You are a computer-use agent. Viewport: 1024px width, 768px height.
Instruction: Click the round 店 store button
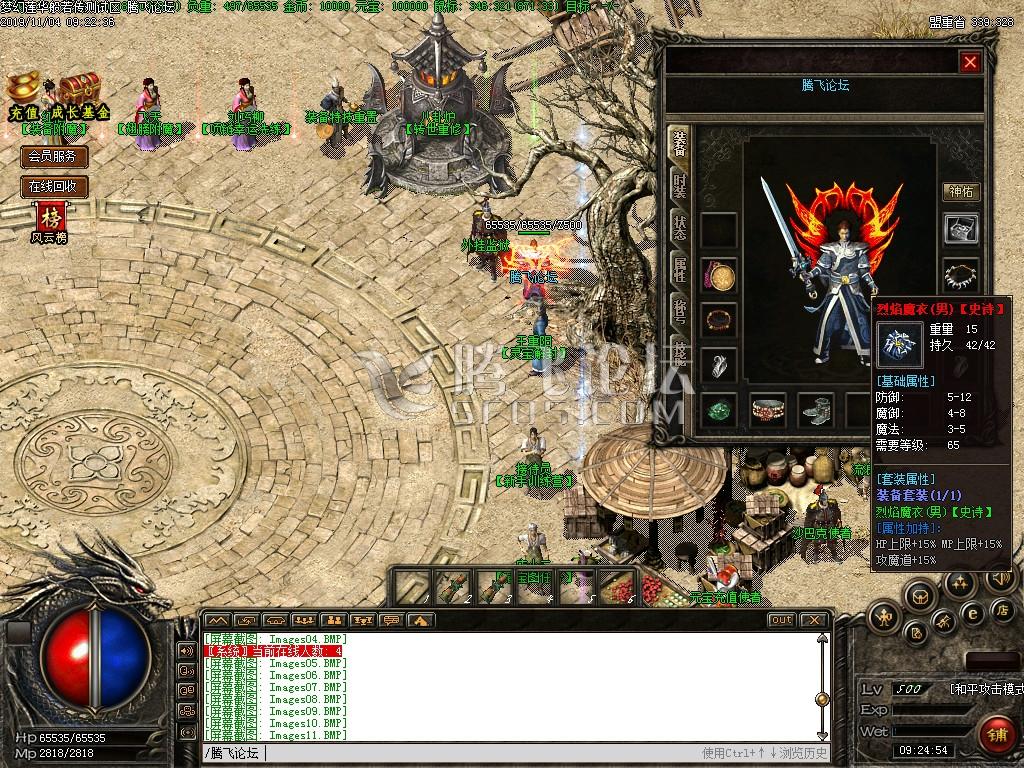point(1001,609)
